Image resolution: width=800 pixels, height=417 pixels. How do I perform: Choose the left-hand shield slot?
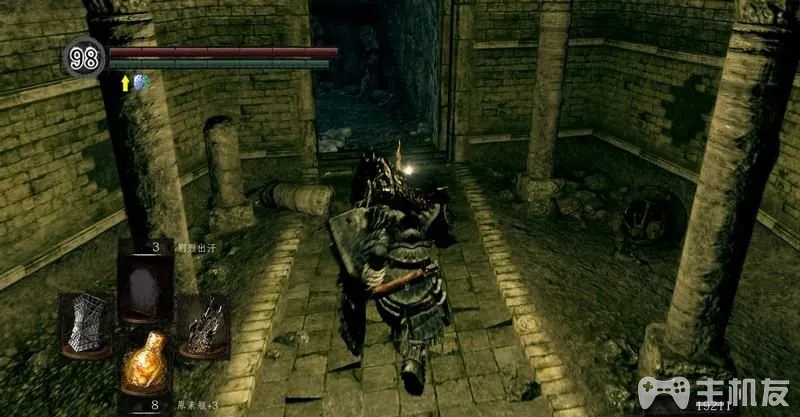(85, 324)
